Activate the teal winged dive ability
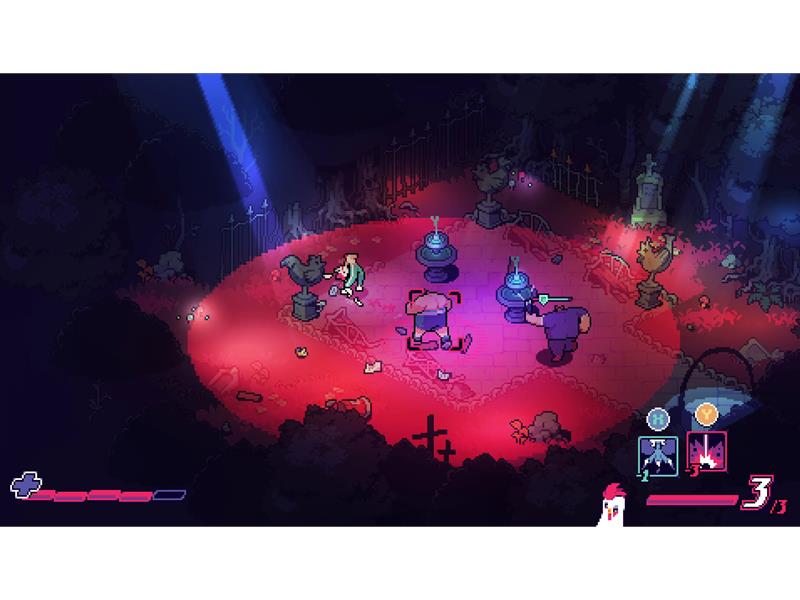This screenshot has height=600, width=800. point(659,452)
